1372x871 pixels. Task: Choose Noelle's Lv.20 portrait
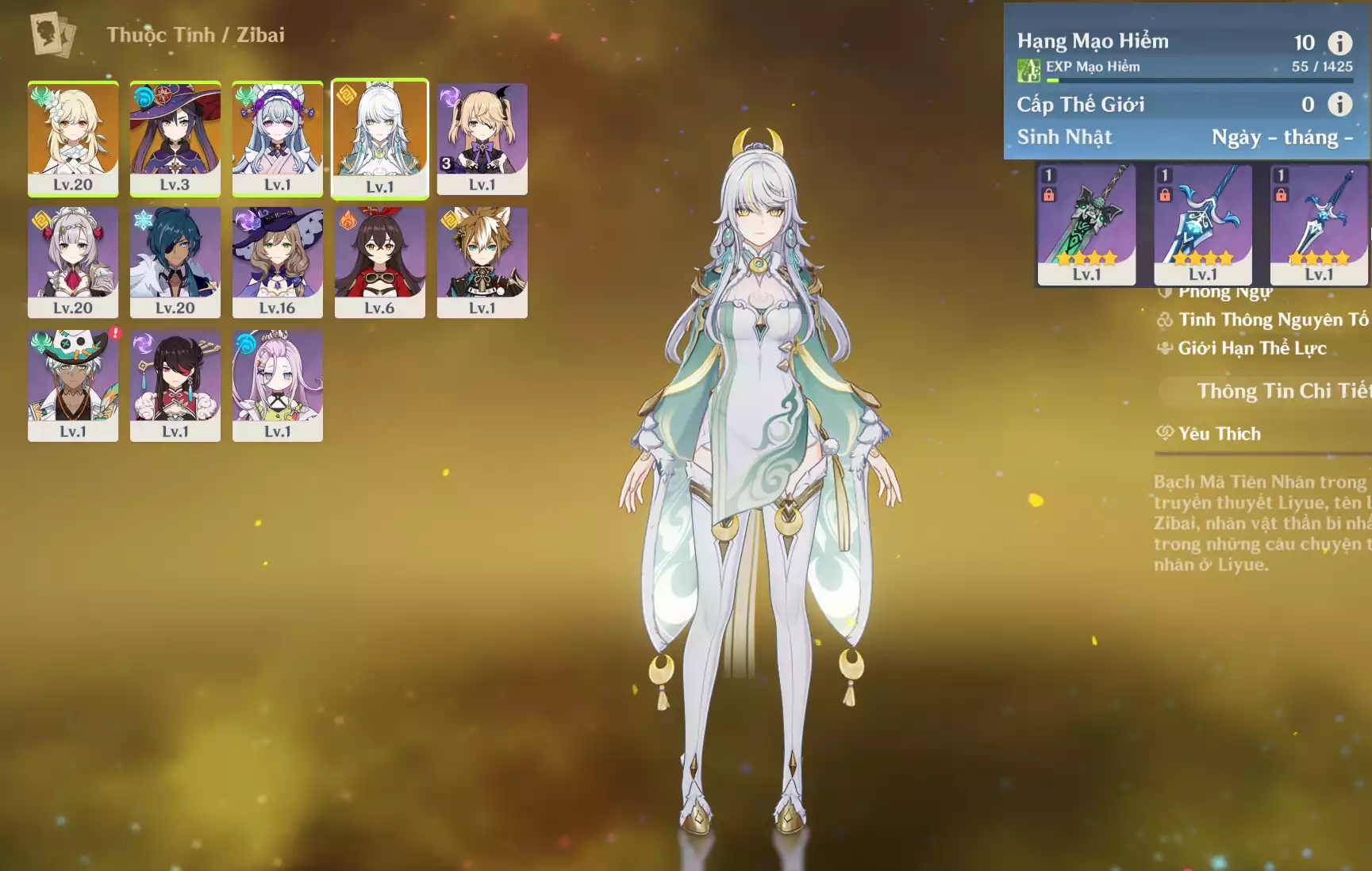tap(73, 262)
